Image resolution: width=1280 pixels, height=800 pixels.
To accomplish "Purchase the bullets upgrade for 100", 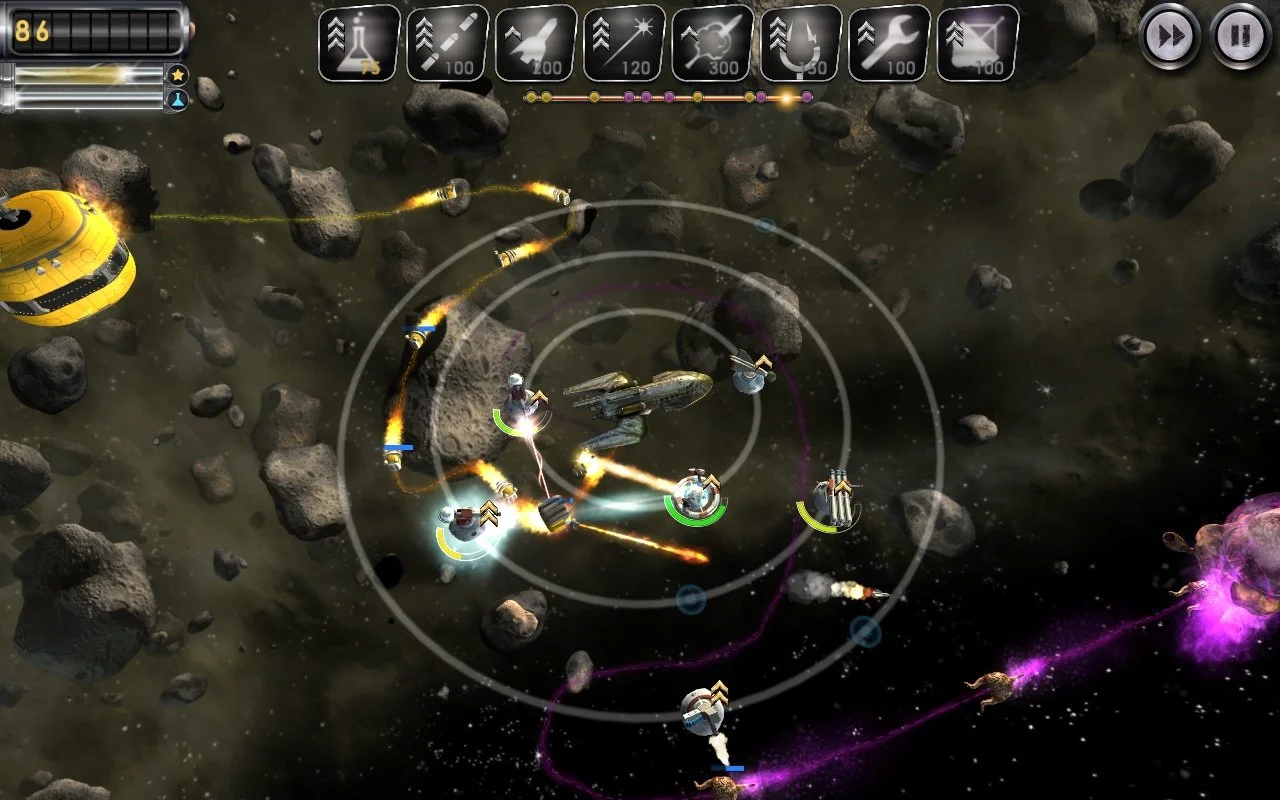I will click(x=447, y=44).
